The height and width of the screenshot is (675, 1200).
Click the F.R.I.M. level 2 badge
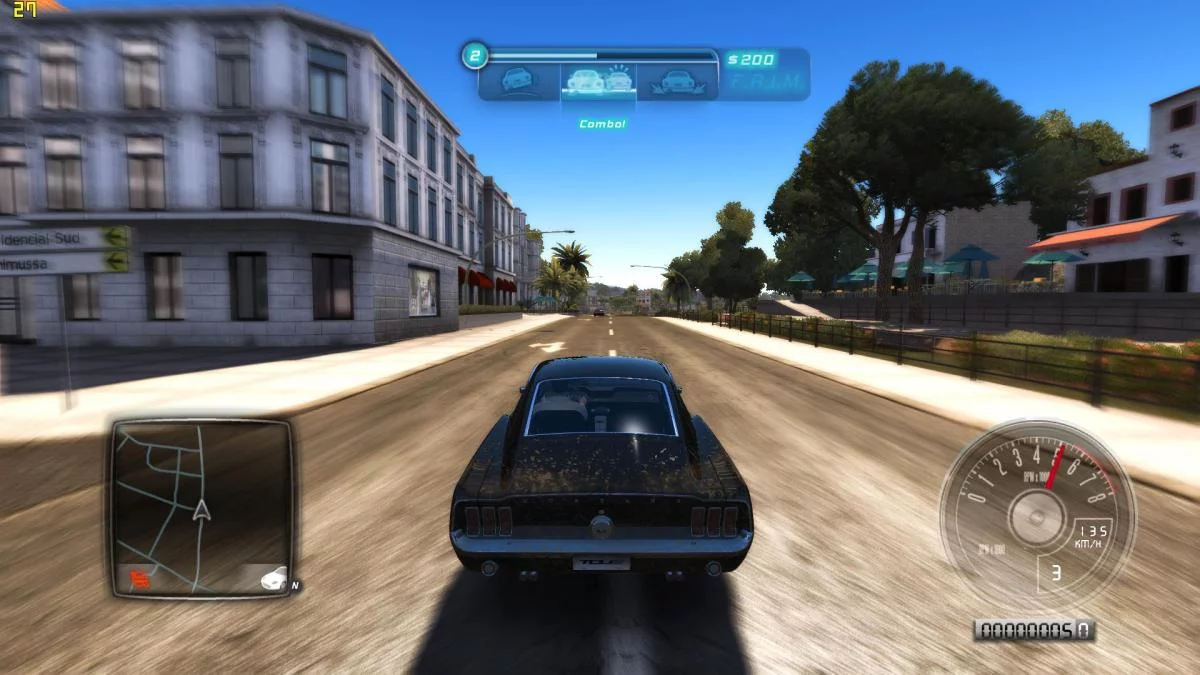pos(474,56)
